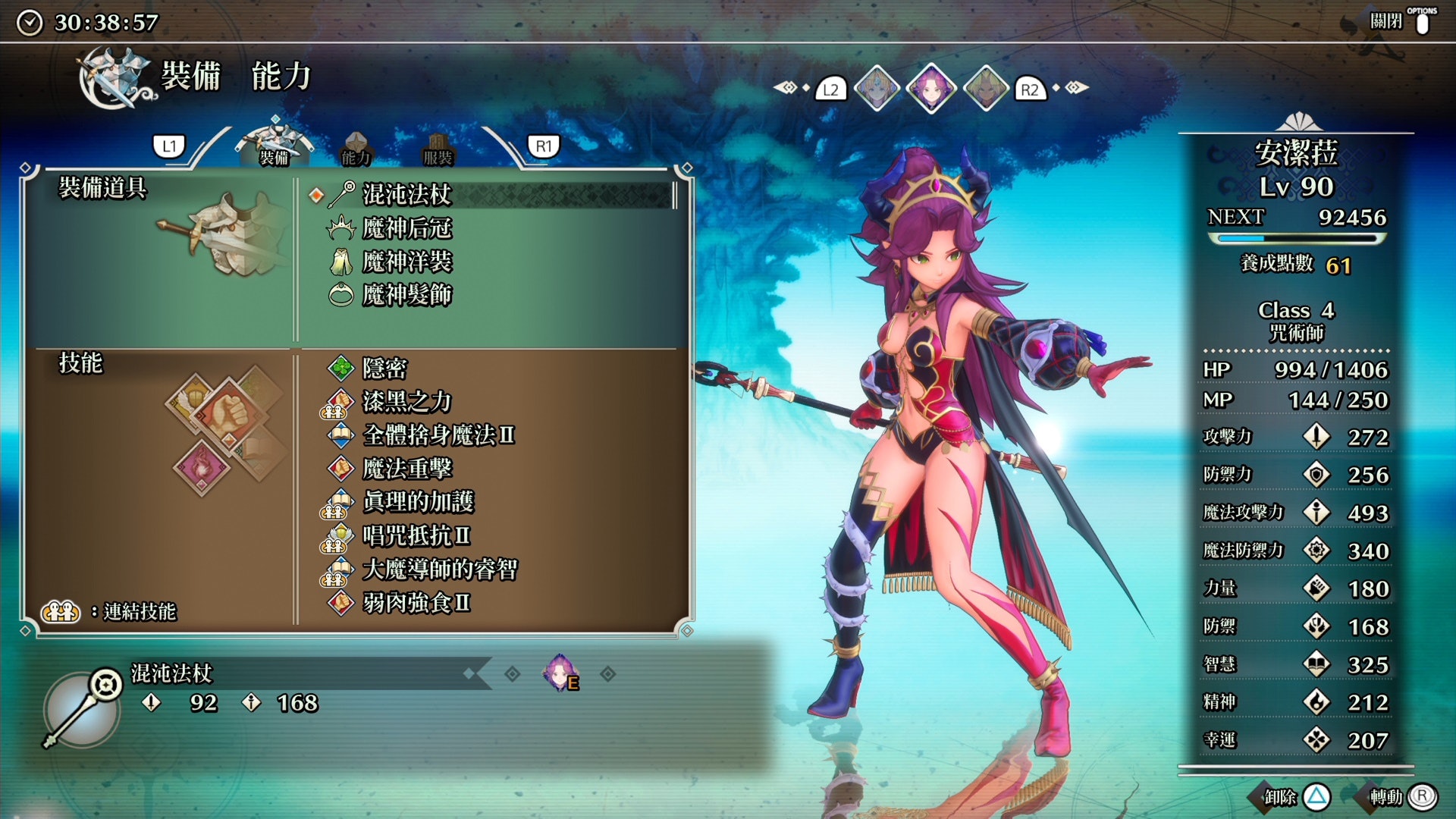Open the 服裝 costume tab
The image size is (1456, 819).
[438, 149]
